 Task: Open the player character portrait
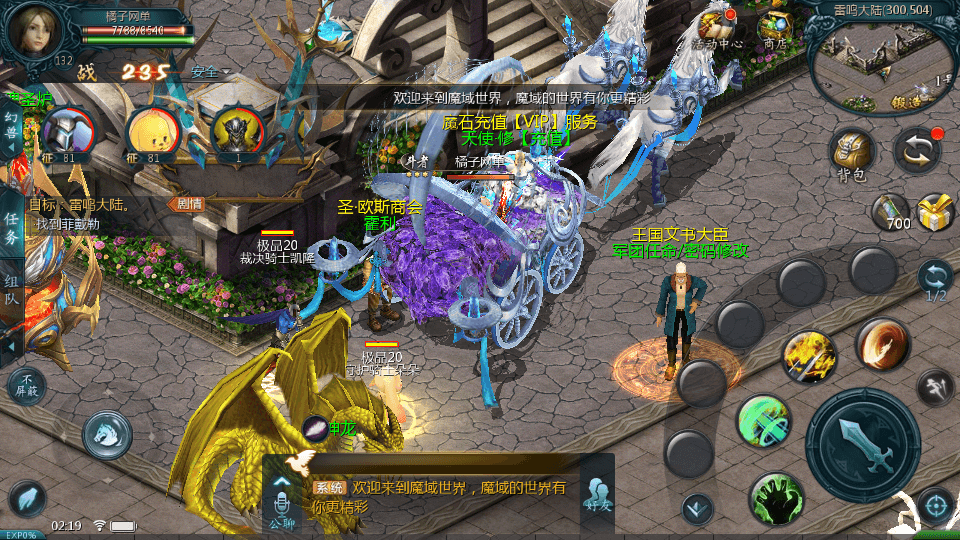coord(33,31)
